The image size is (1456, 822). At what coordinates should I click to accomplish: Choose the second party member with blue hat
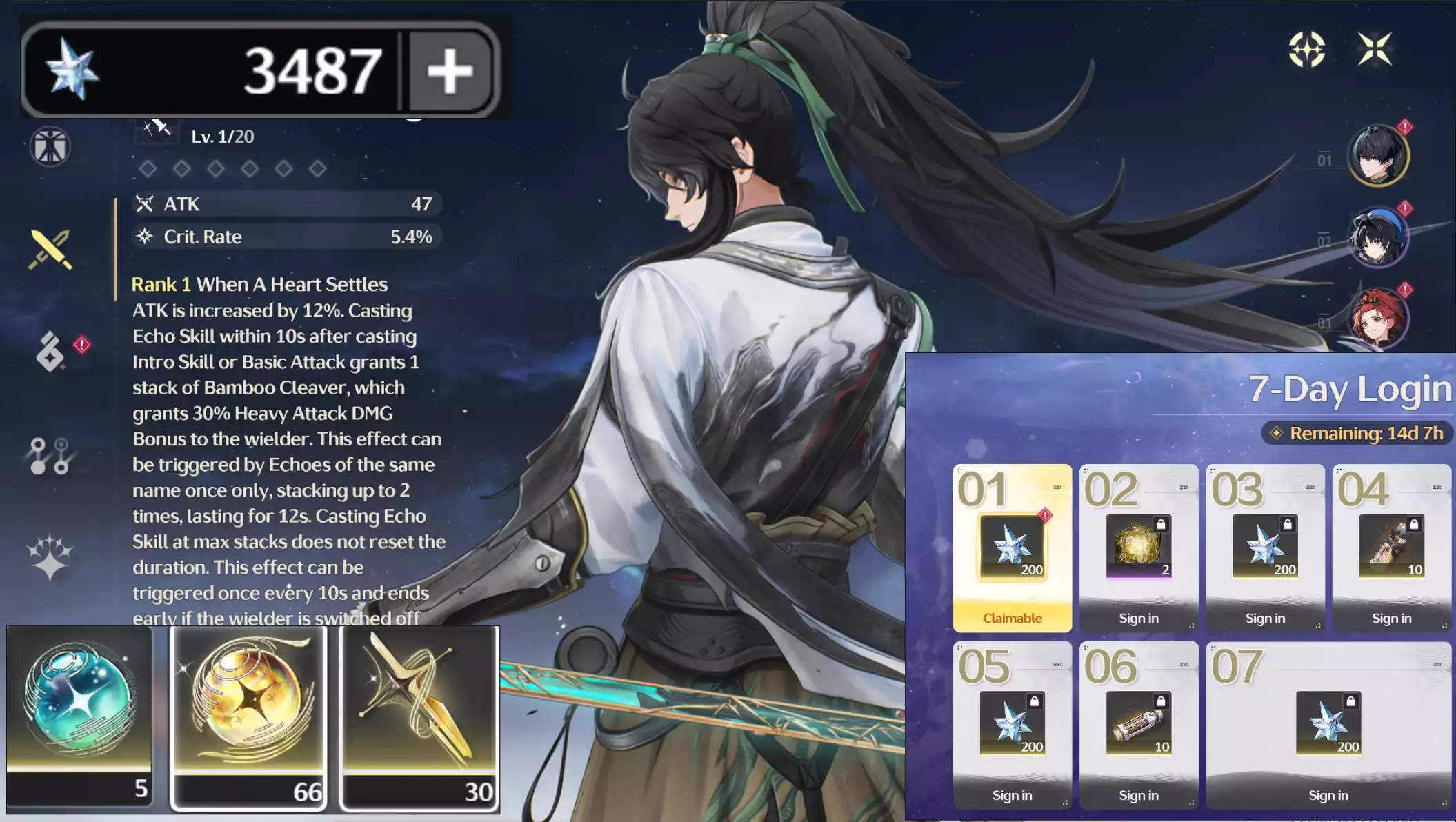coord(1377,238)
